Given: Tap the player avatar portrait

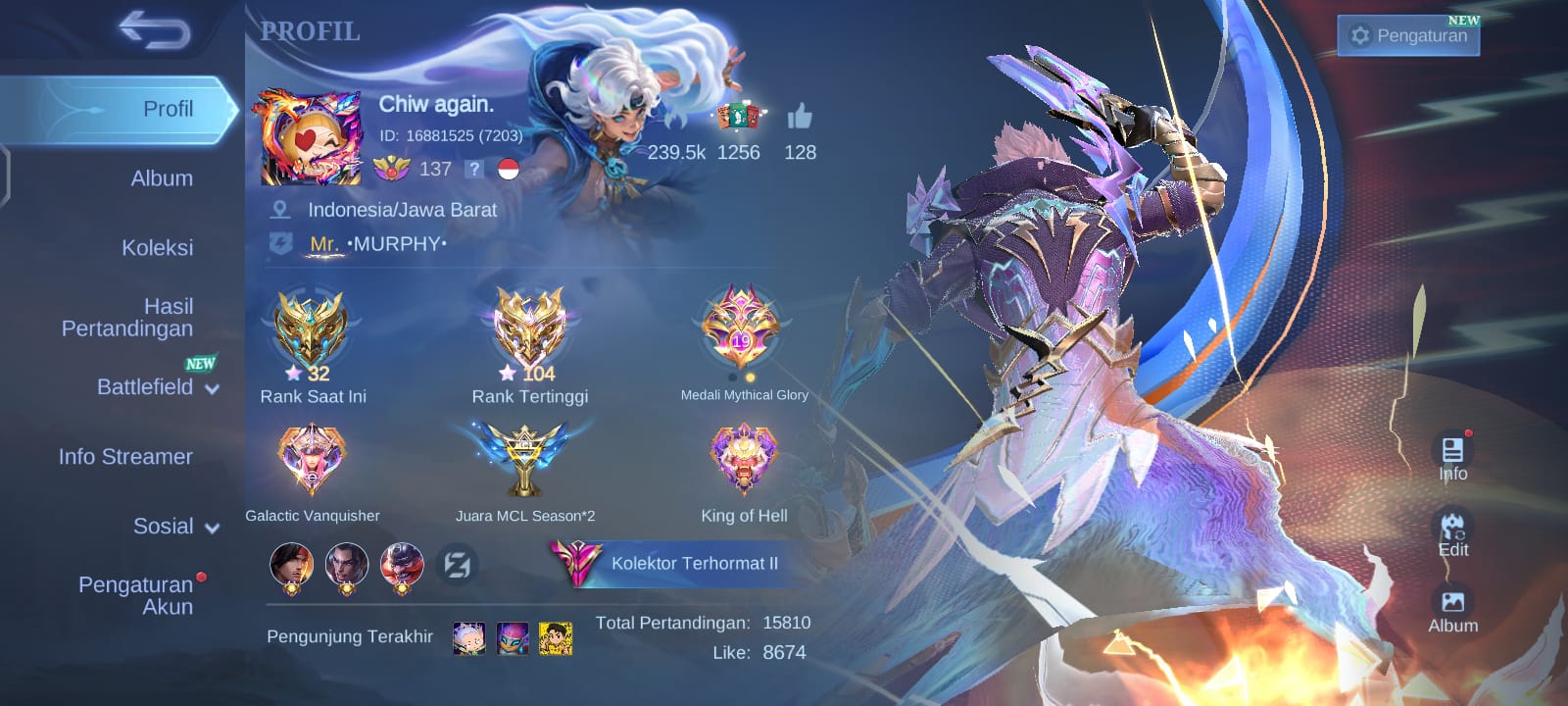Looking at the screenshot, I should pyautogui.click(x=310, y=138).
